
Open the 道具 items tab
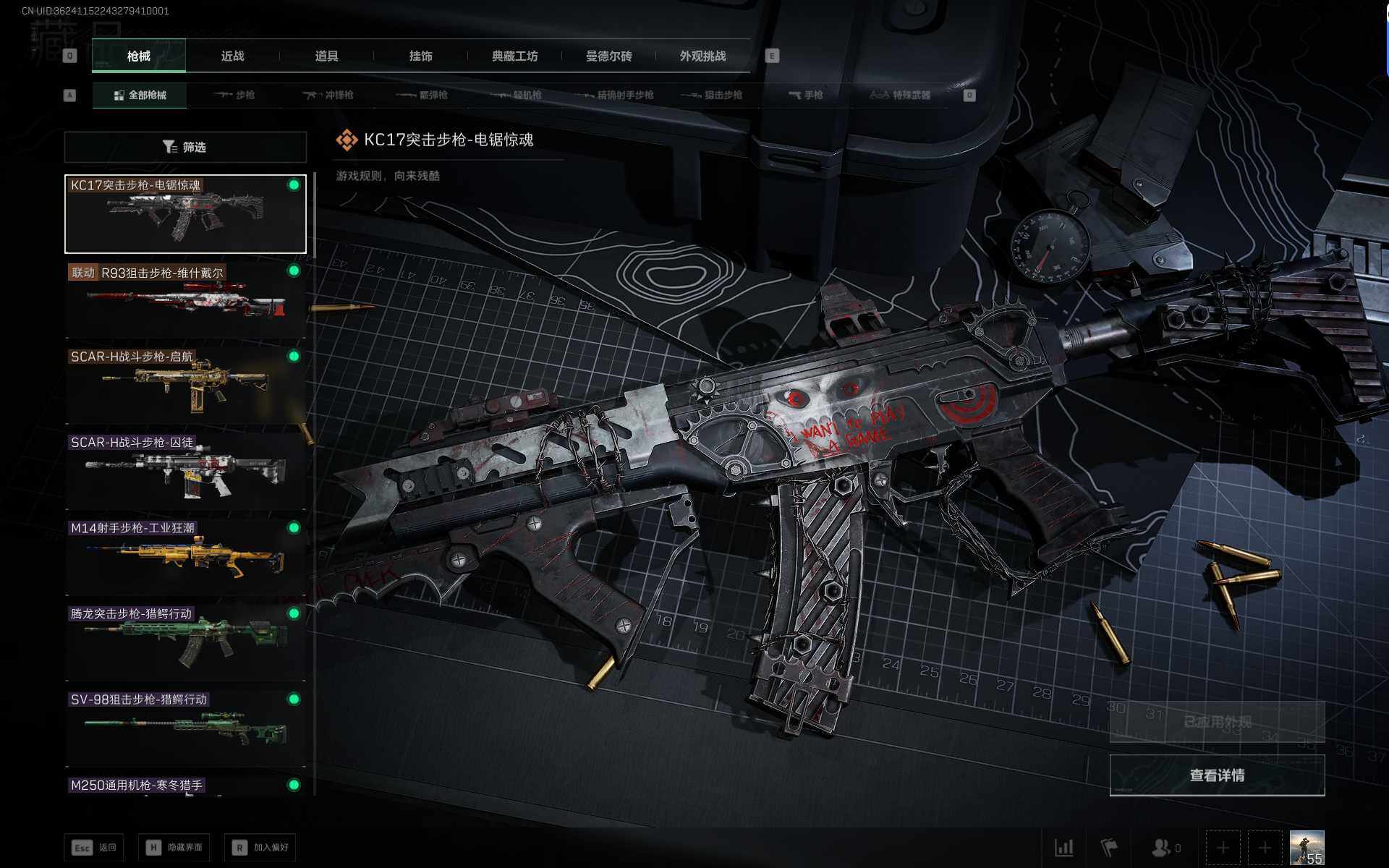pos(326,56)
